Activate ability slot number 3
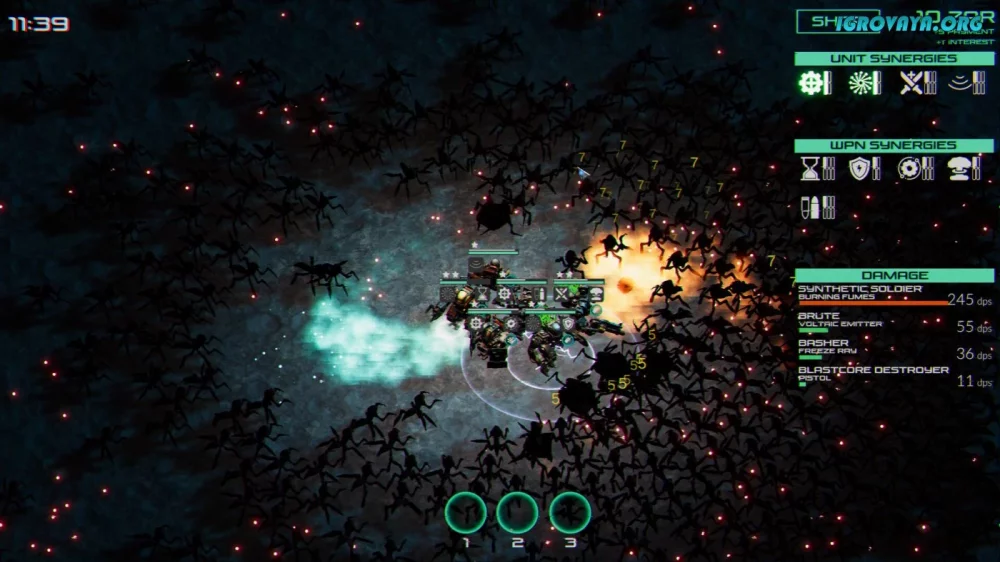The height and width of the screenshot is (562, 1000). [570, 513]
